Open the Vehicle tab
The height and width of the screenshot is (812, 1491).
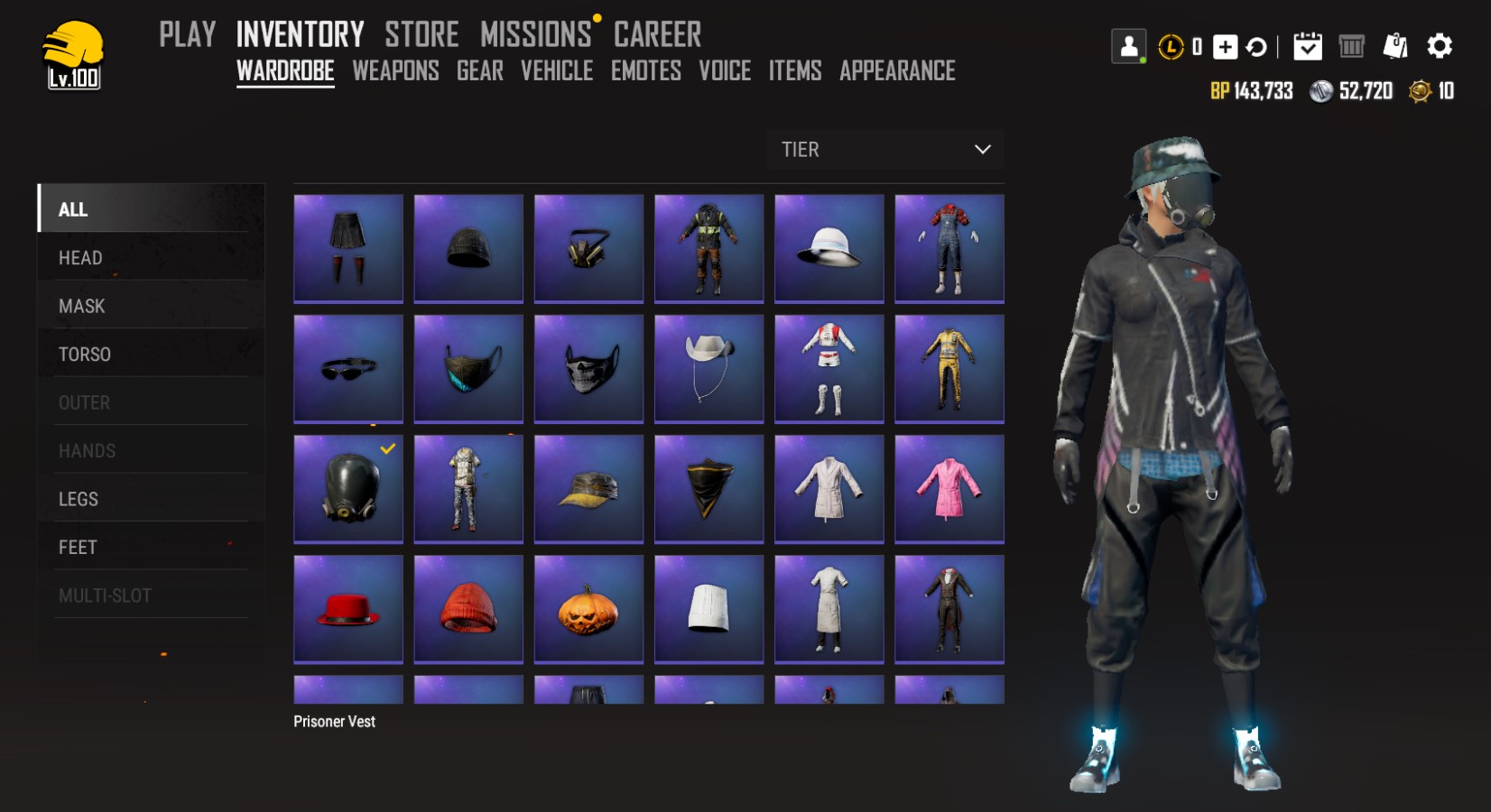(x=557, y=70)
